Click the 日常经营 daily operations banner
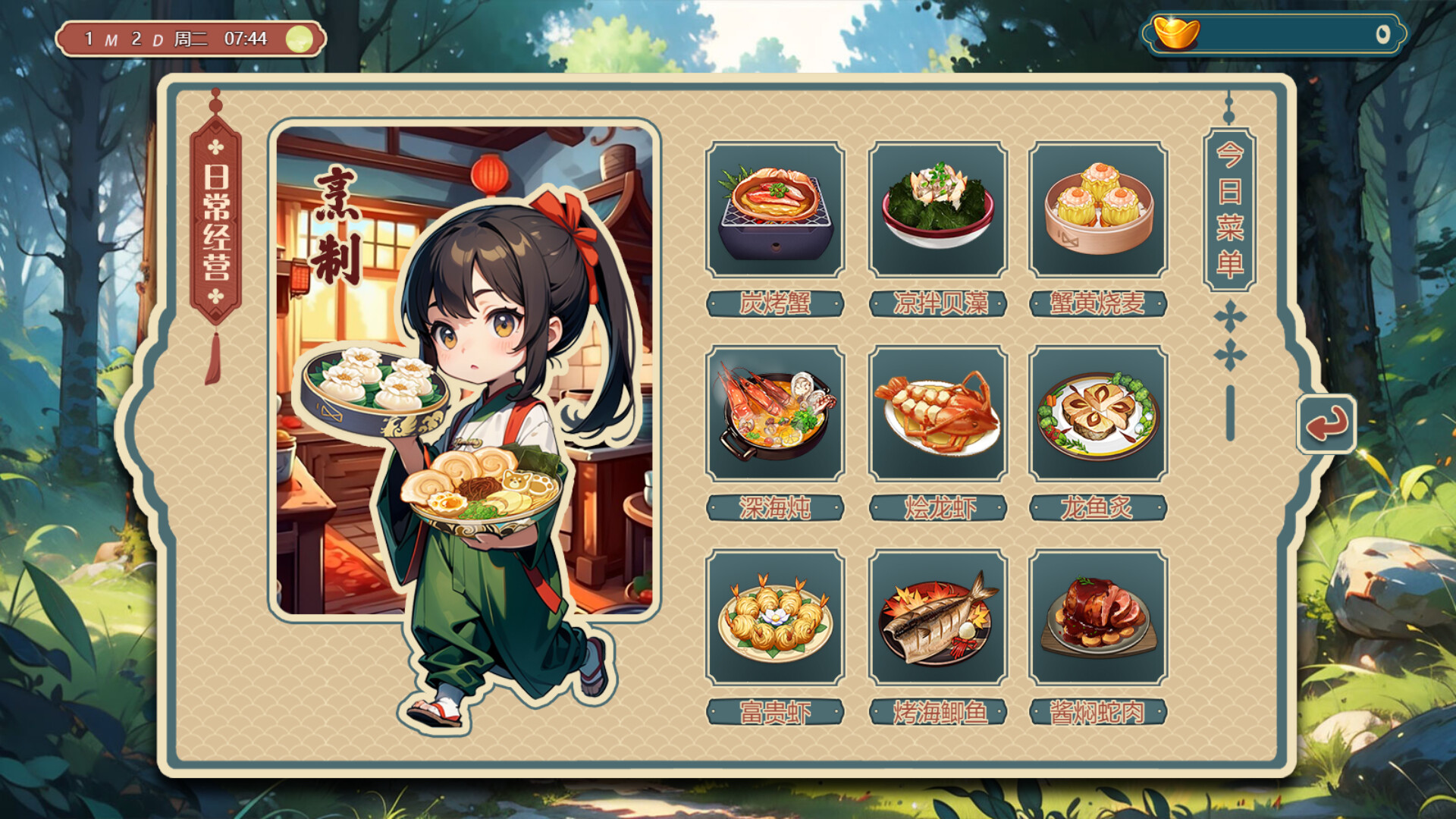This screenshot has height=819, width=1456. pos(215,227)
